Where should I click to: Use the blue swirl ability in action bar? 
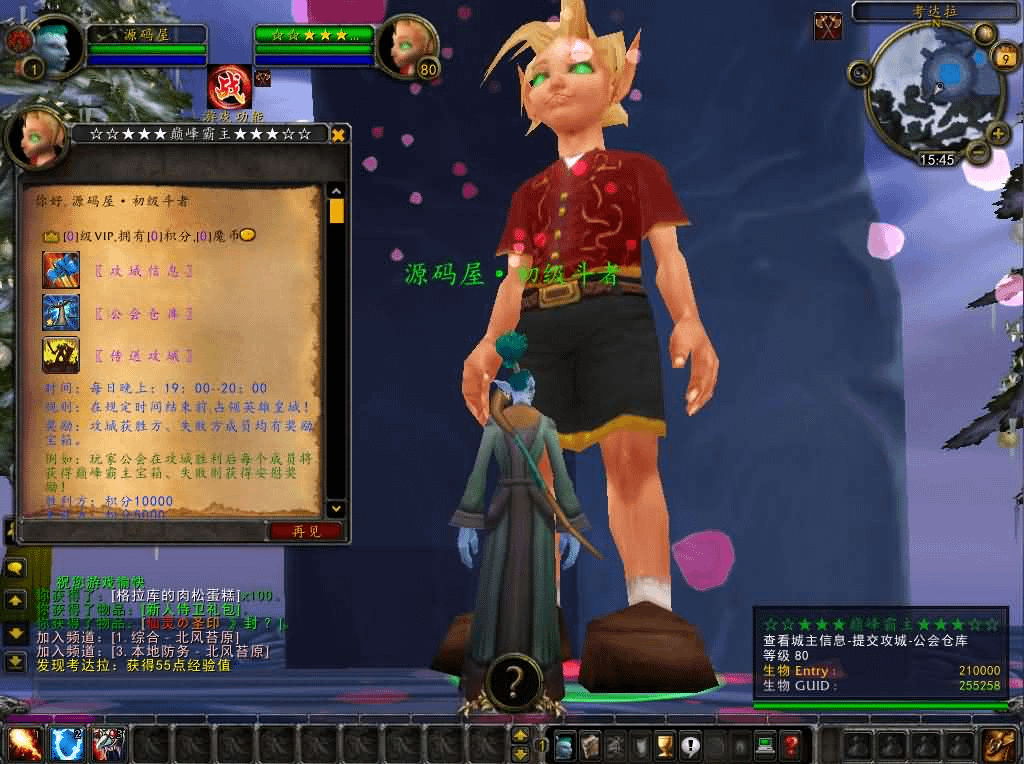66,745
